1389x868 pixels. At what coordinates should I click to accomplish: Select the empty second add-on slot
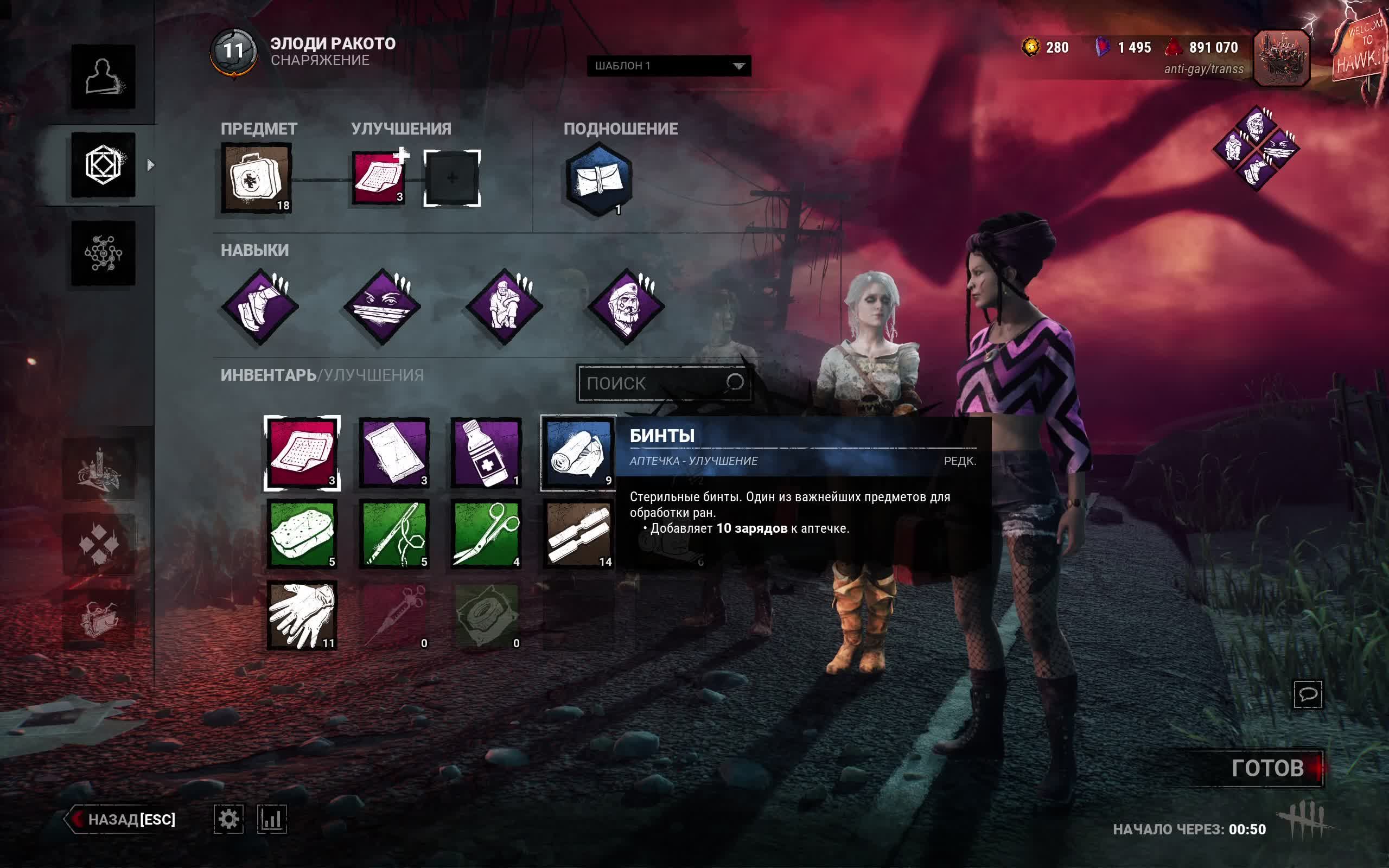452,178
